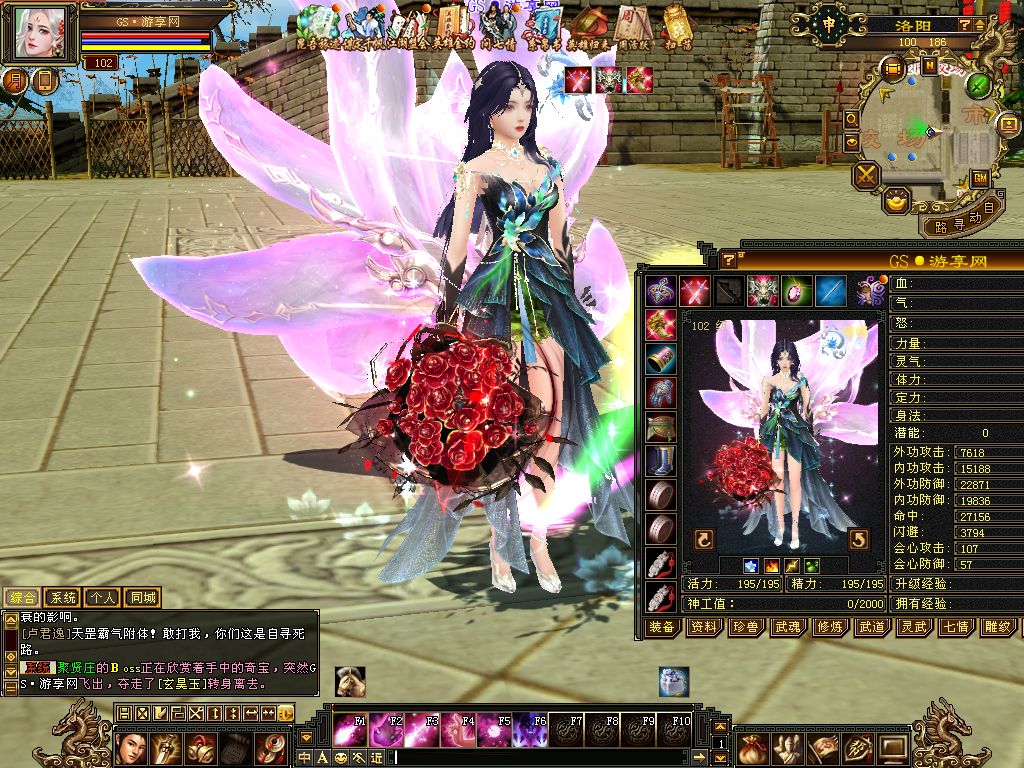Open the 个人 chat tab
This screenshot has height=768, width=1024.
pos(103,598)
